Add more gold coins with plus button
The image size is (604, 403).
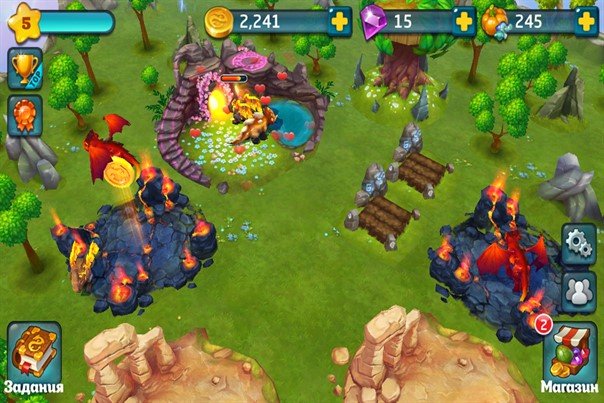tap(340, 21)
